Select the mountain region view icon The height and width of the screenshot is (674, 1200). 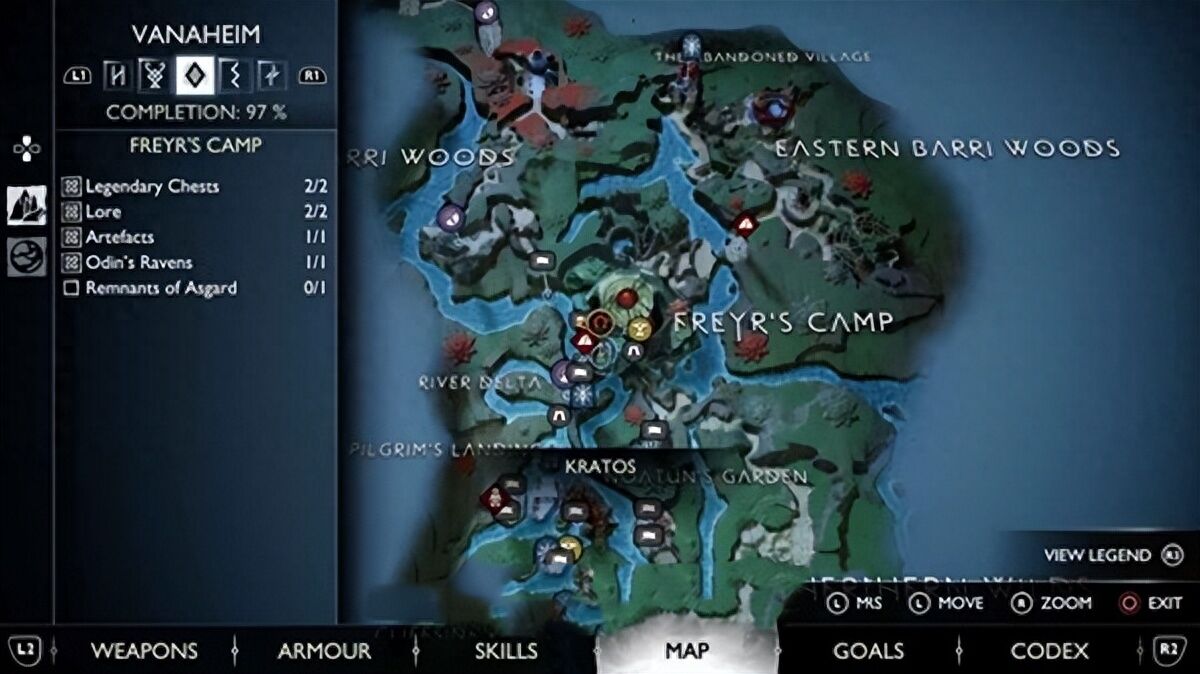click(27, 204)
